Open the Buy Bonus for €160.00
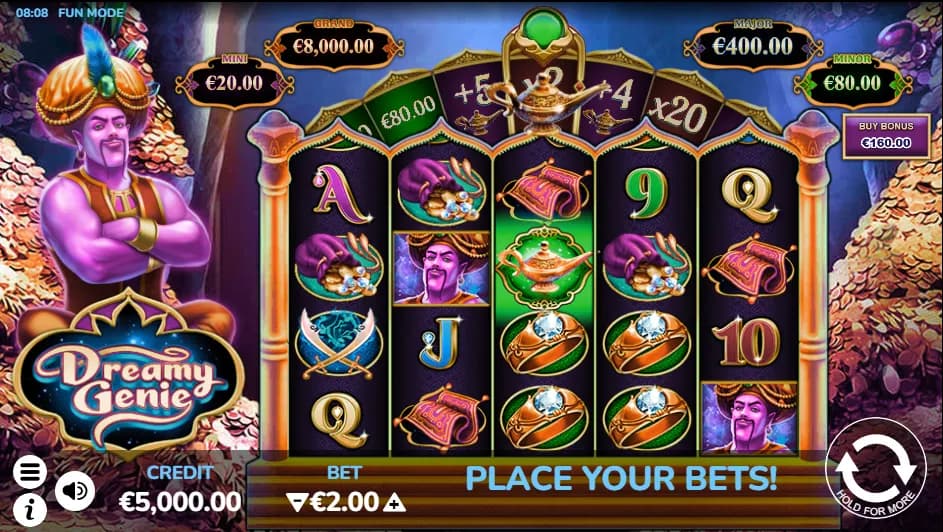 click(x=879, y=134)
